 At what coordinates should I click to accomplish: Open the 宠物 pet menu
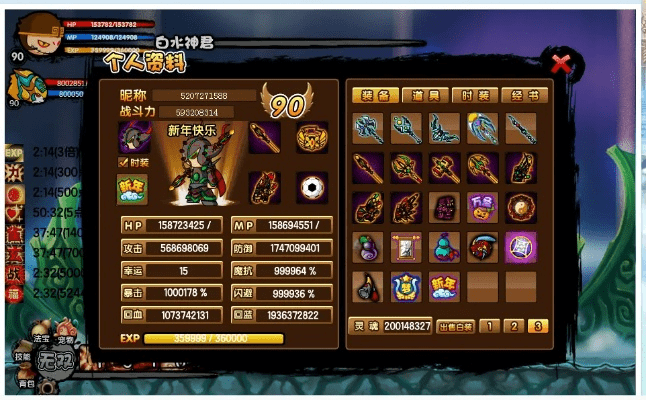coord(67,341)
